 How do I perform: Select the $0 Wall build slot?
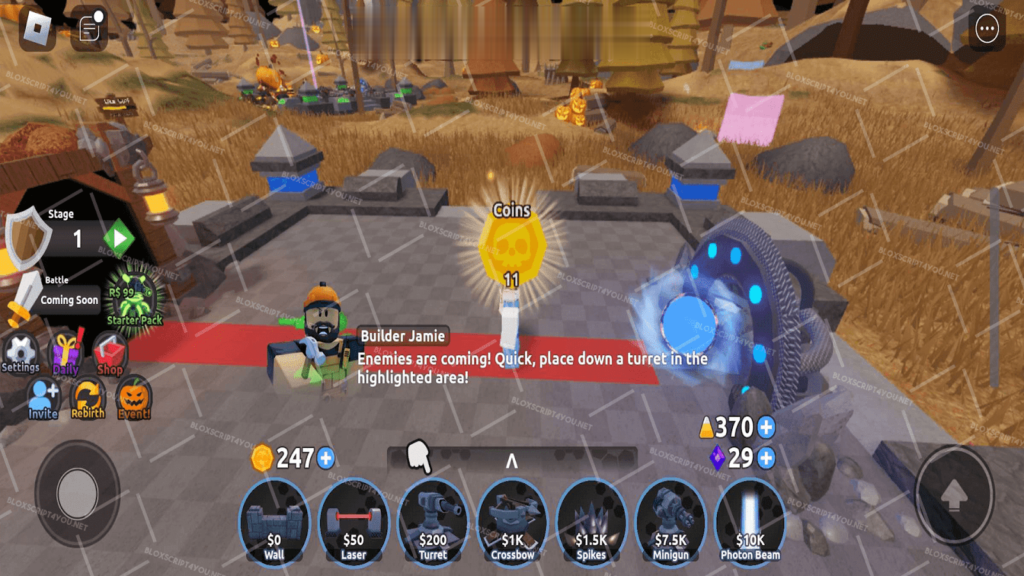274,522
